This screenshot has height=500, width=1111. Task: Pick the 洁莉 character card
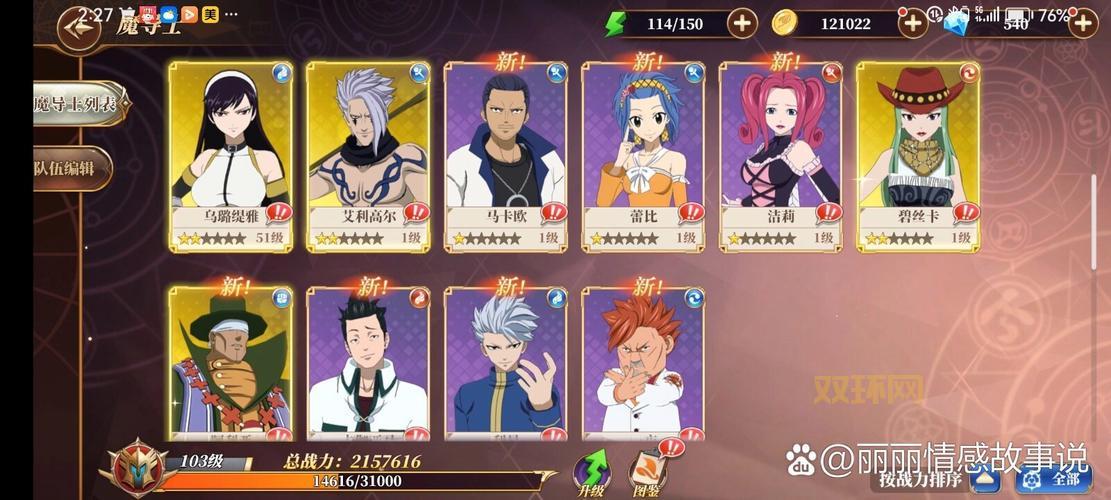(781, 155)
